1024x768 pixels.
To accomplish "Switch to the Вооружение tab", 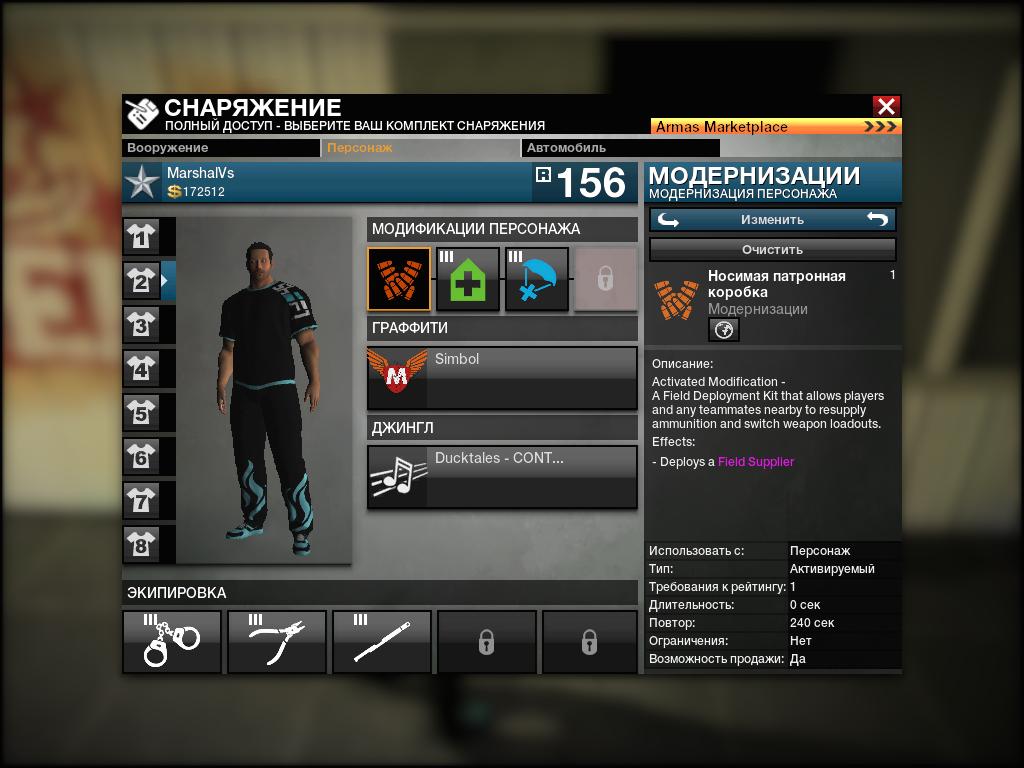I will 221,148.
